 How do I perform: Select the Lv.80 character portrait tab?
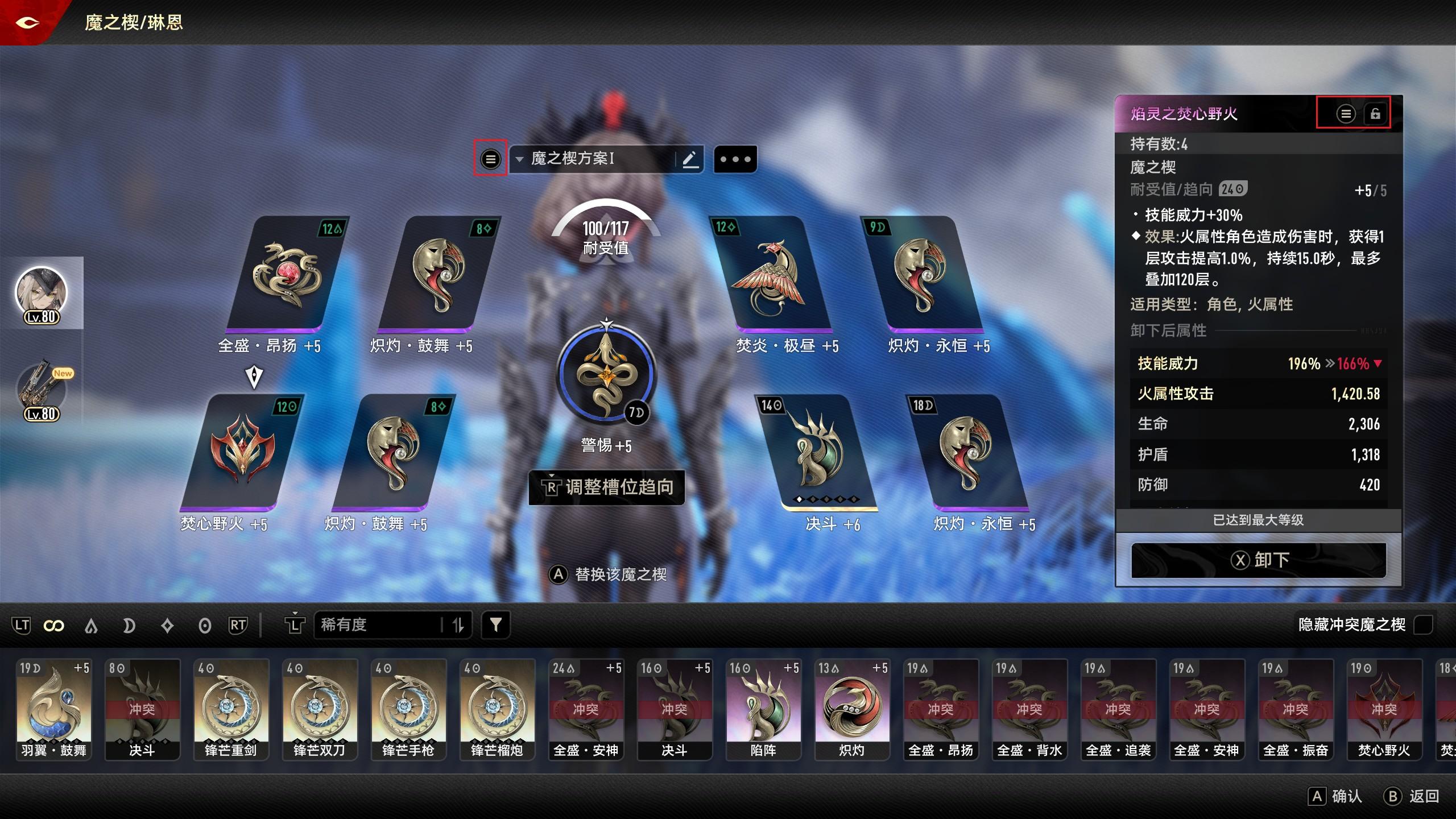coord(41,293)
